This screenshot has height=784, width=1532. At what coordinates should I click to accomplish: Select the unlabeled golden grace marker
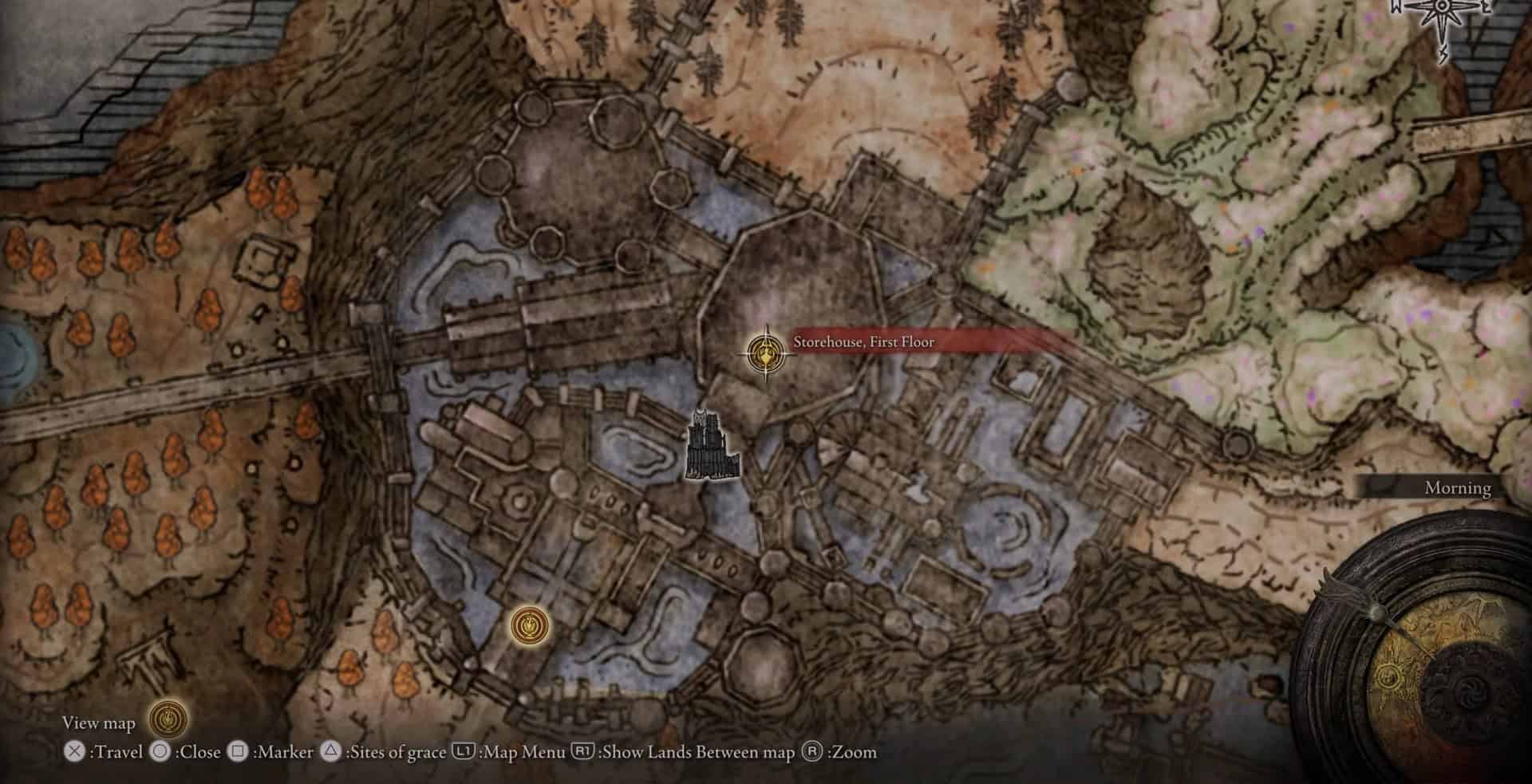(530, 624)
